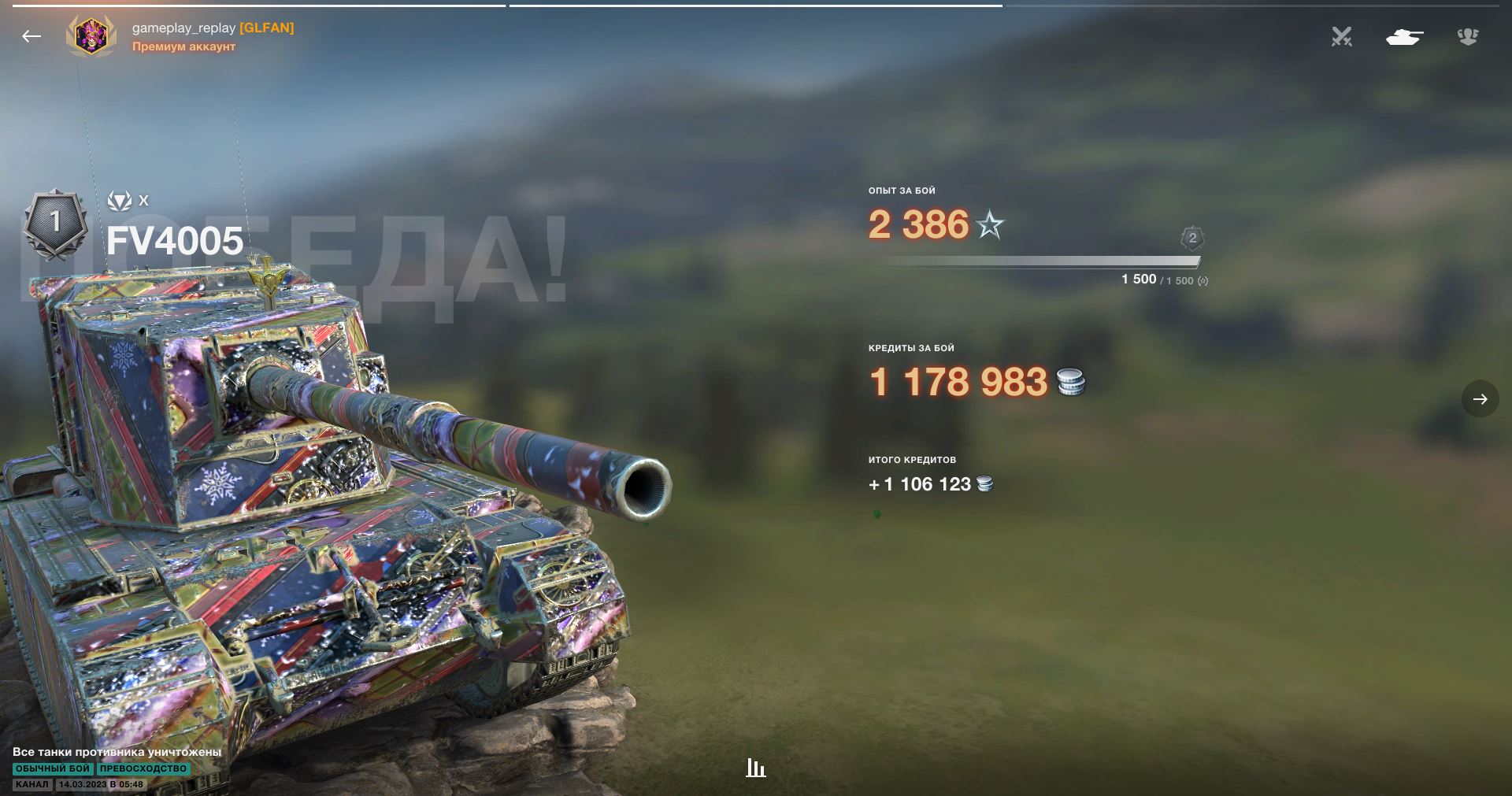Show detailed statistics bar chart

pos(756,768)
